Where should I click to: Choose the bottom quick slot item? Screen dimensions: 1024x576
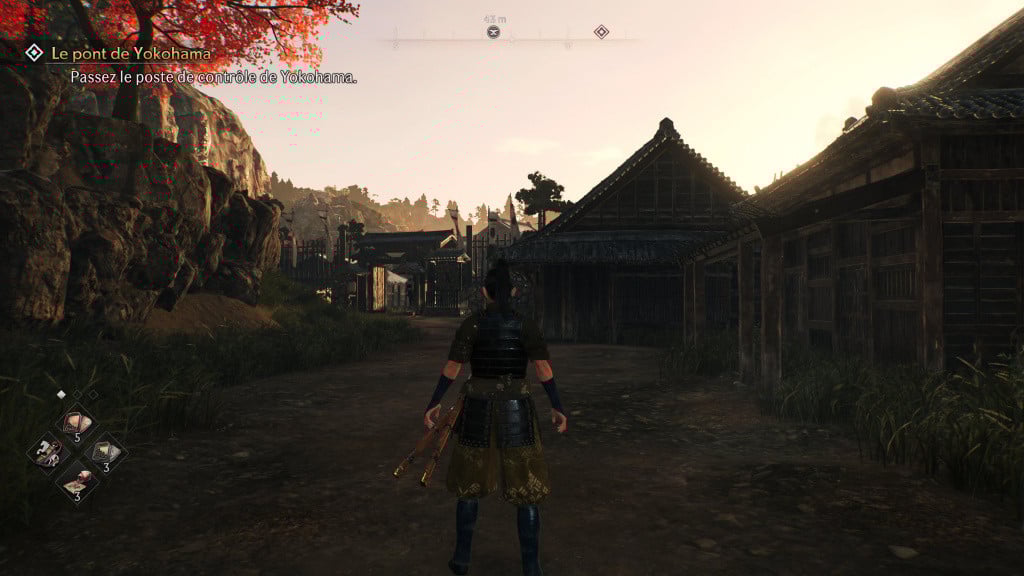tap(76, 483)
